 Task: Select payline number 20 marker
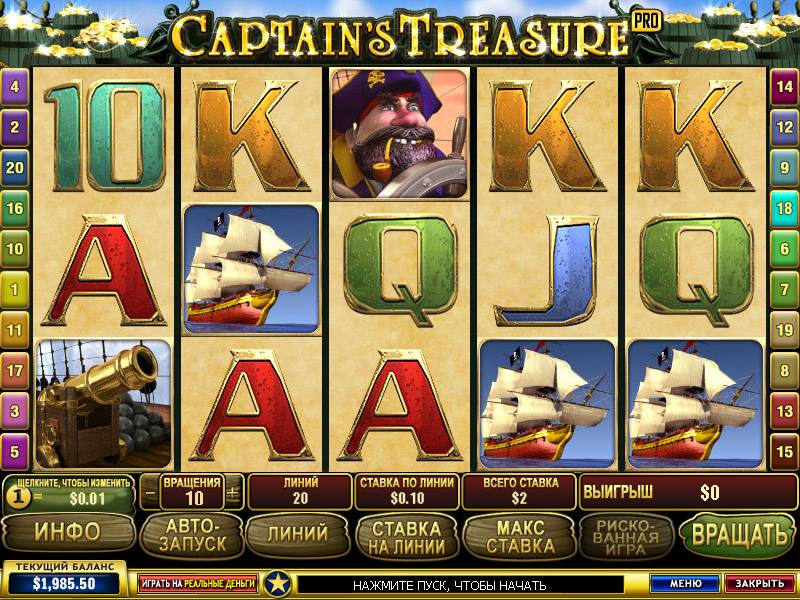click(x=14, y=167)
